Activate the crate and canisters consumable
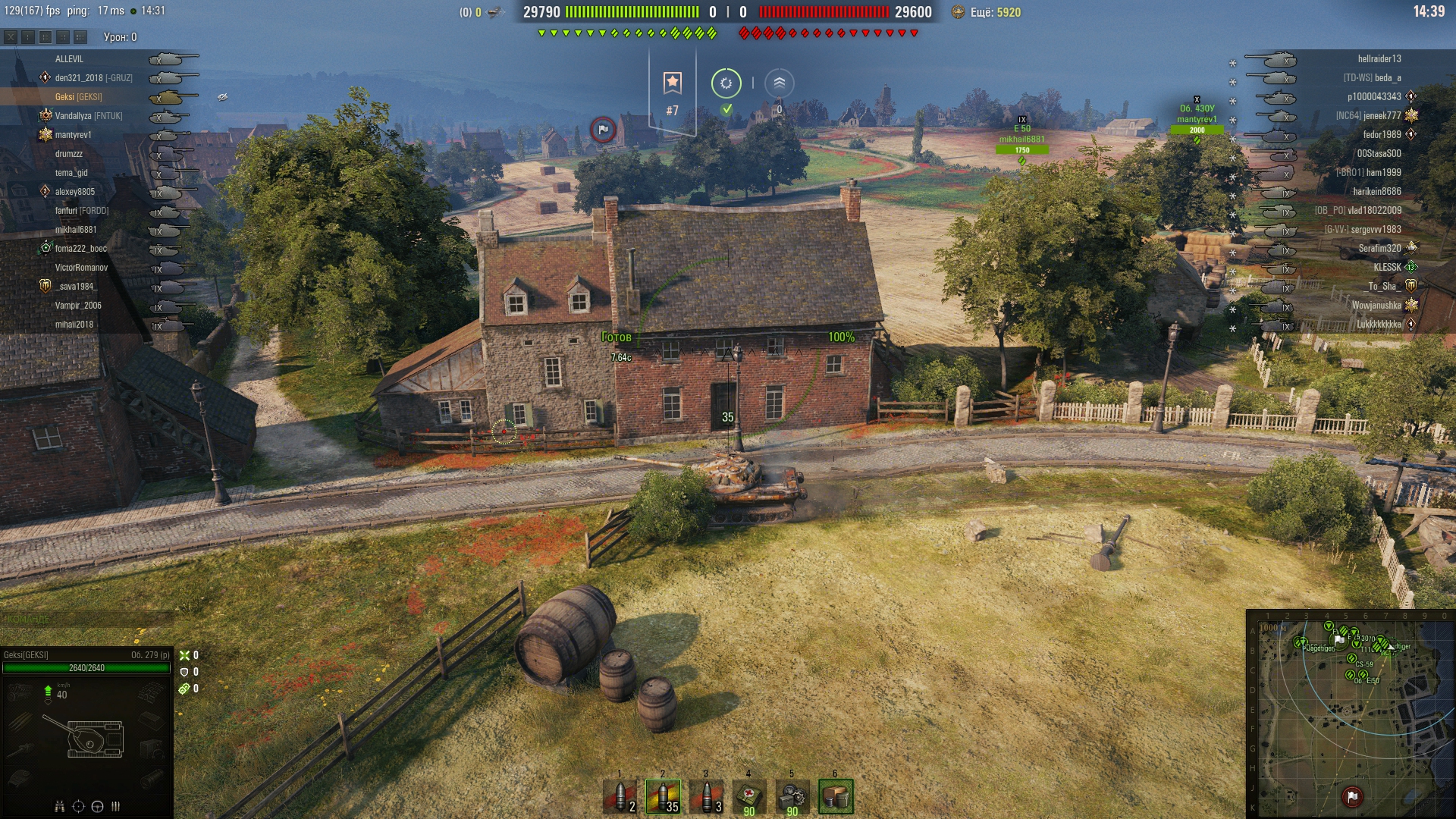The width and height of the screenshot is (1456, 819). pos(836,796)
